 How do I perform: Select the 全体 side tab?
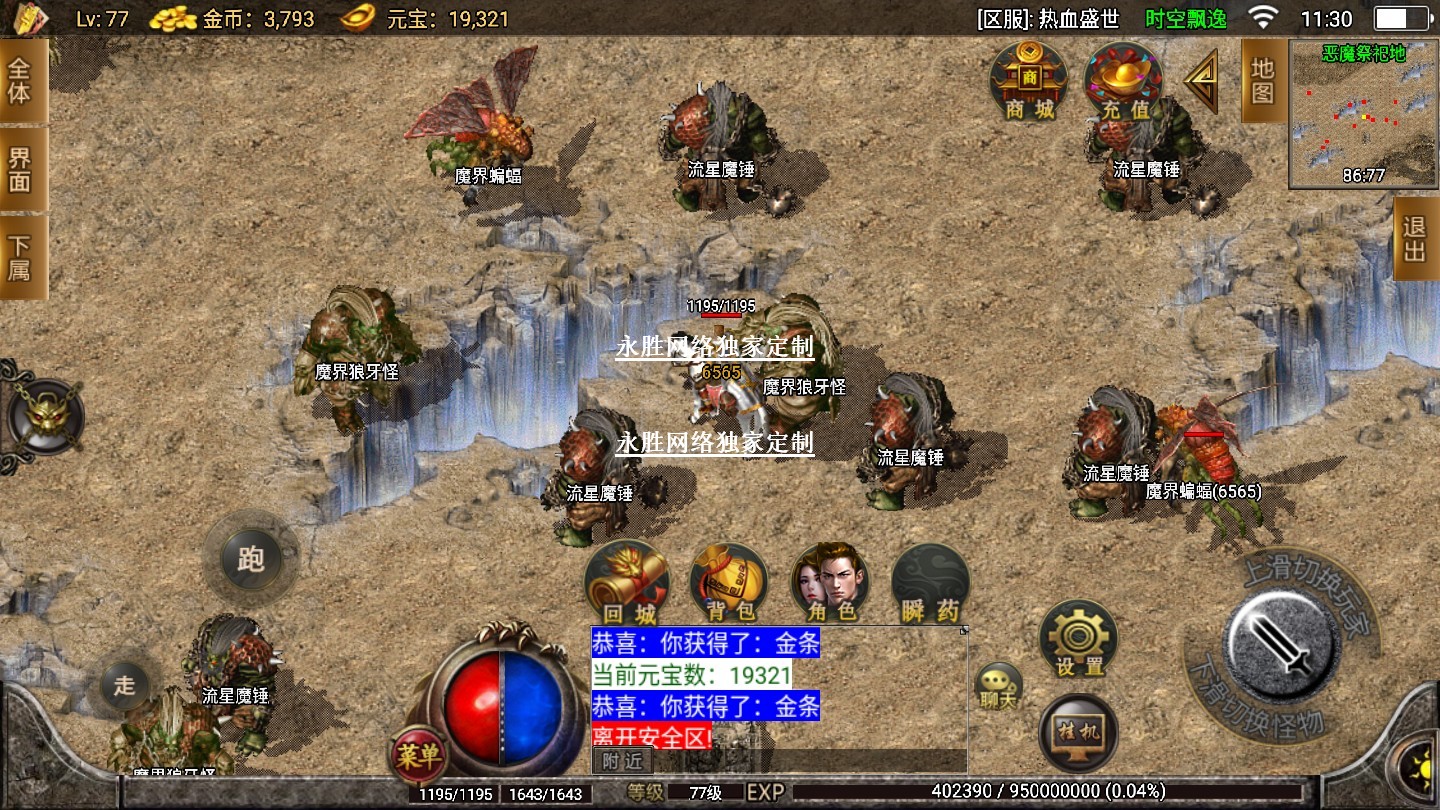pos(21,82)
